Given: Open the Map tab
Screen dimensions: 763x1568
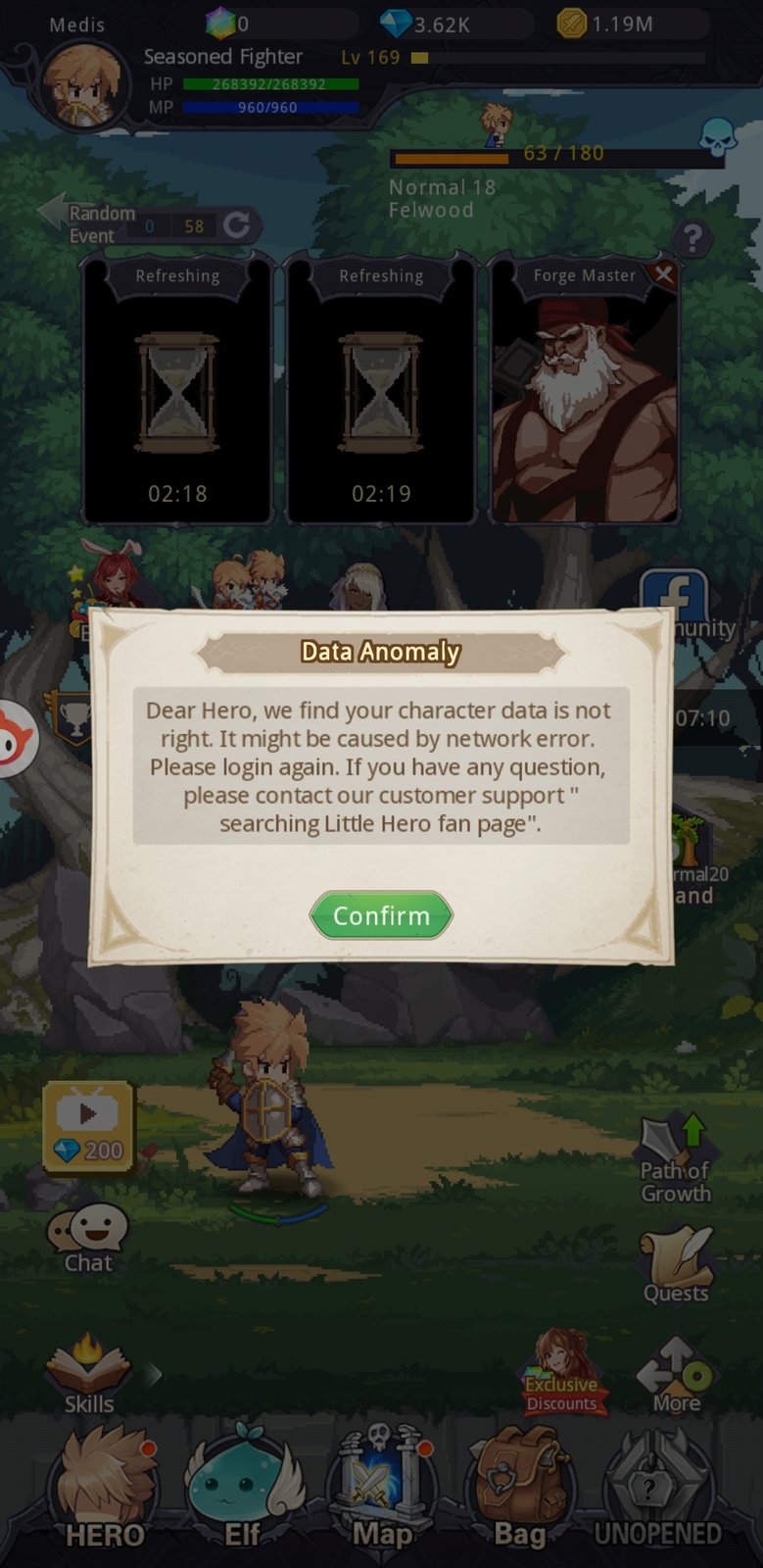Looking at the screenshot, I should (381, 1490).
